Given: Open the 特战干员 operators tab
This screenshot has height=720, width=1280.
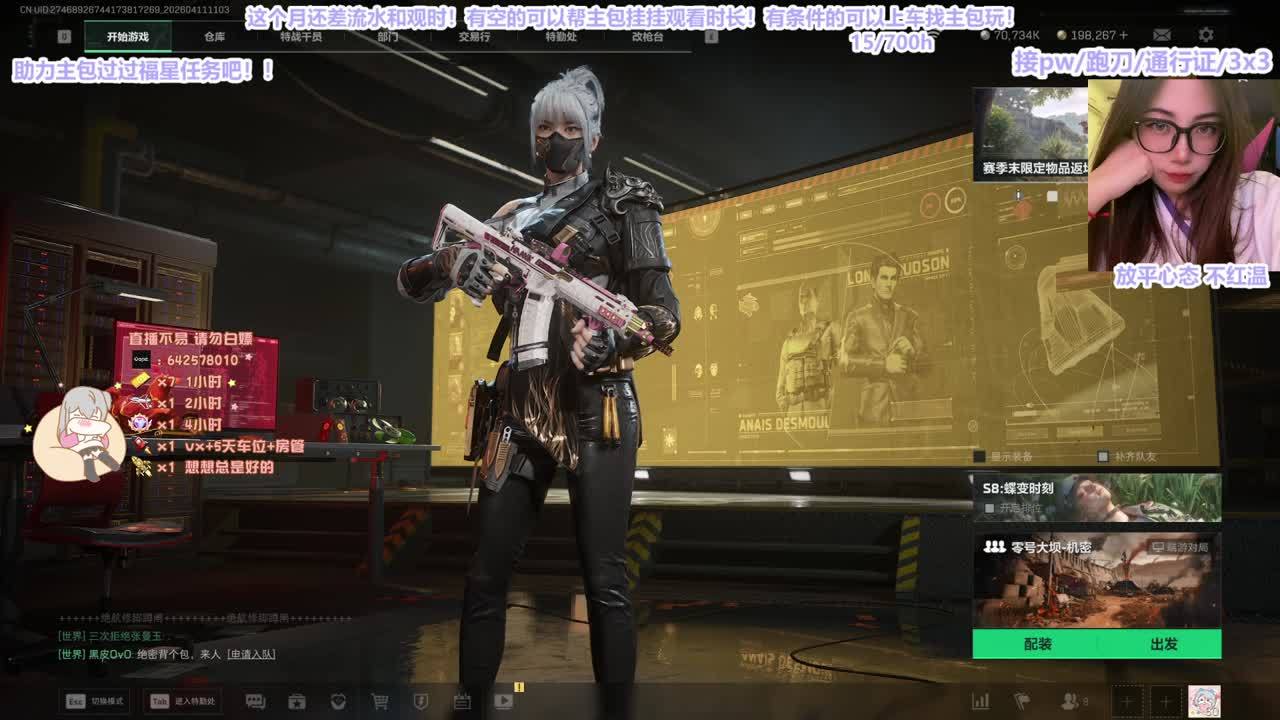Looking at the screenshot, I should coord(301,37).
